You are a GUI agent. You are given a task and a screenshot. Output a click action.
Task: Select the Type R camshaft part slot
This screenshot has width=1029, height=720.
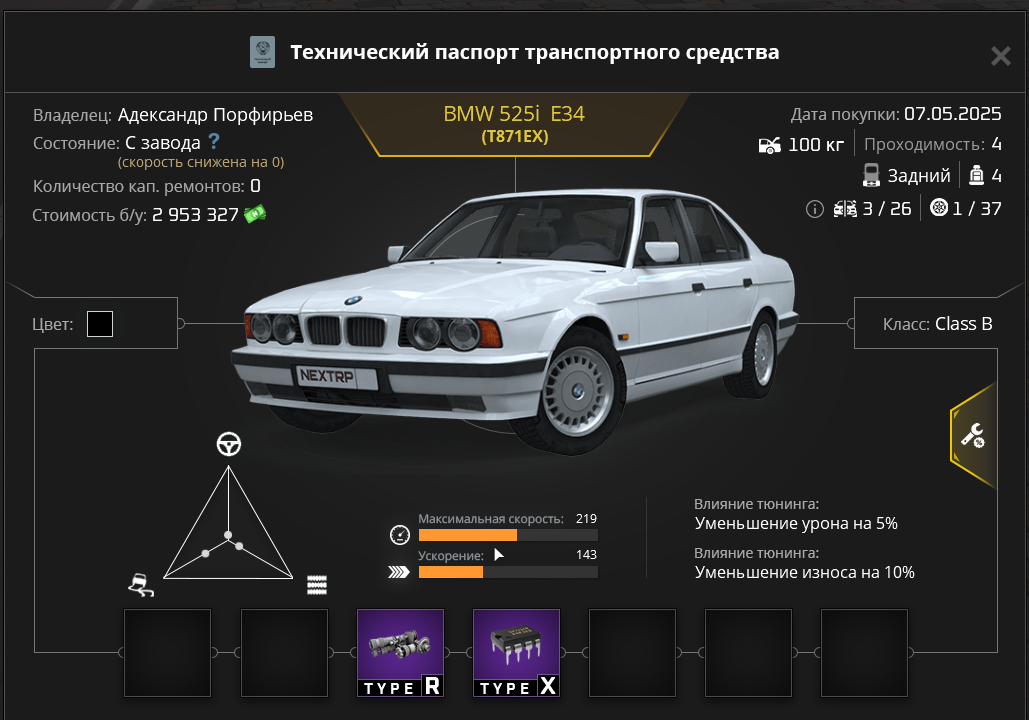(x=400, y=652)
